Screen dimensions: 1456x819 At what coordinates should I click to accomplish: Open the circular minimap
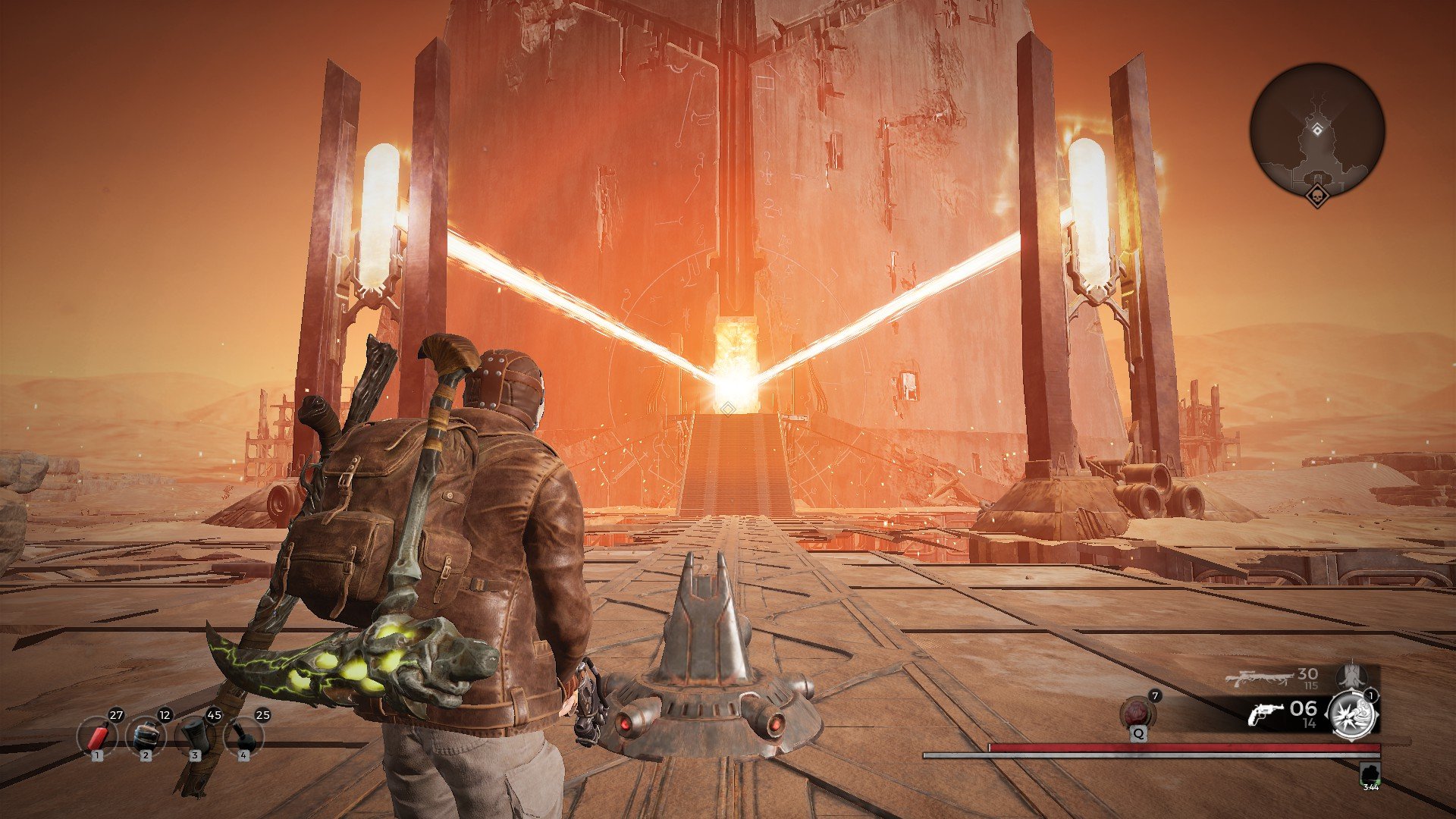pos(1317,130)
